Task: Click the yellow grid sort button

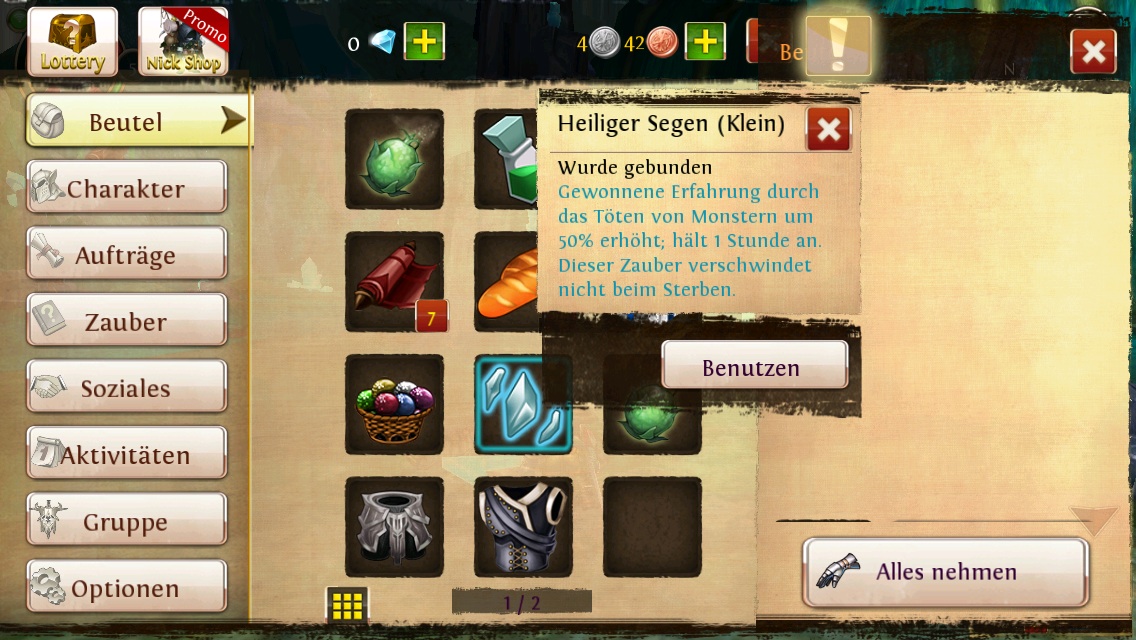Action: tap(347, 605)
